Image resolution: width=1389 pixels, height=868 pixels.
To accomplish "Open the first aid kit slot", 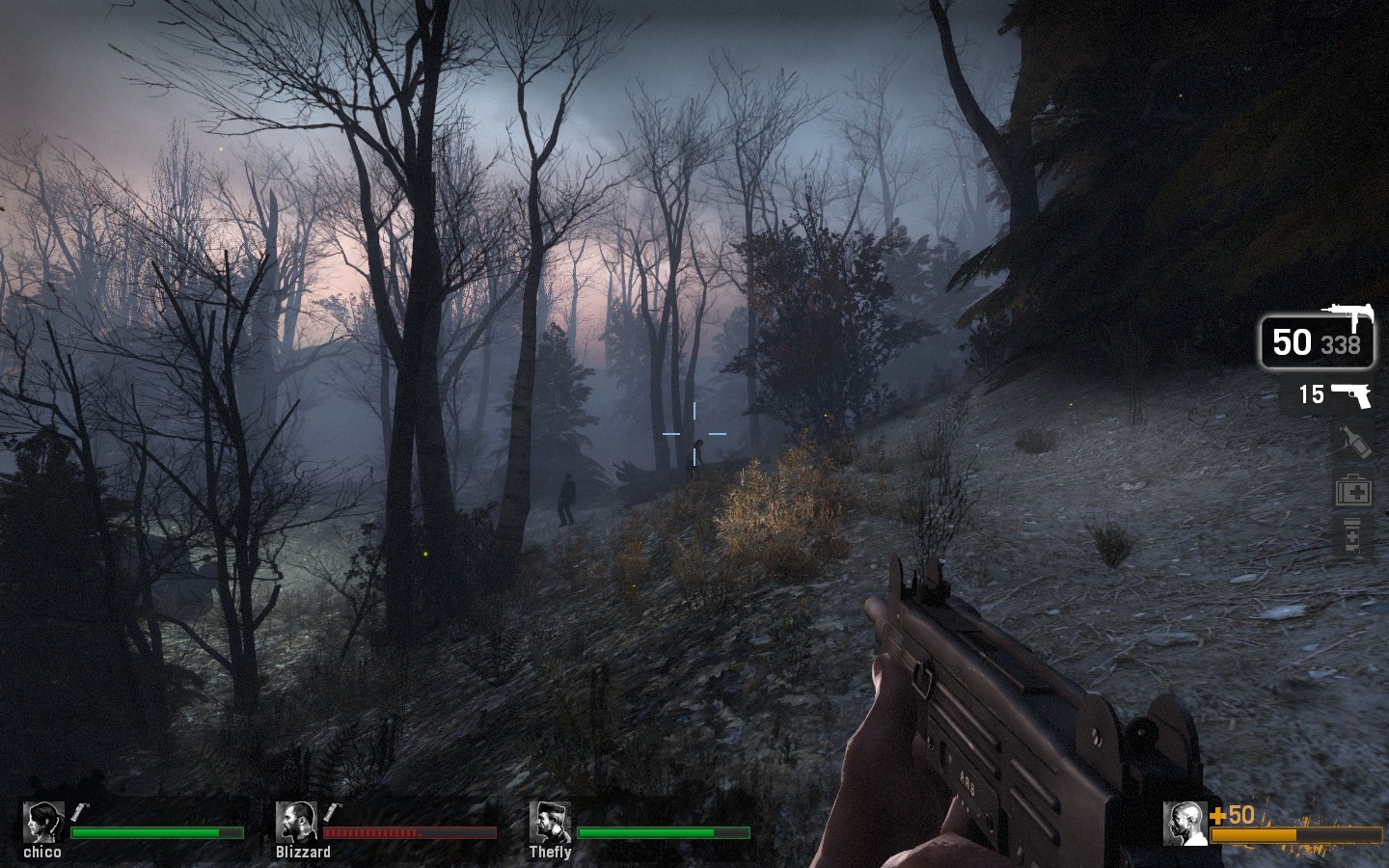I will (1354, 493).
